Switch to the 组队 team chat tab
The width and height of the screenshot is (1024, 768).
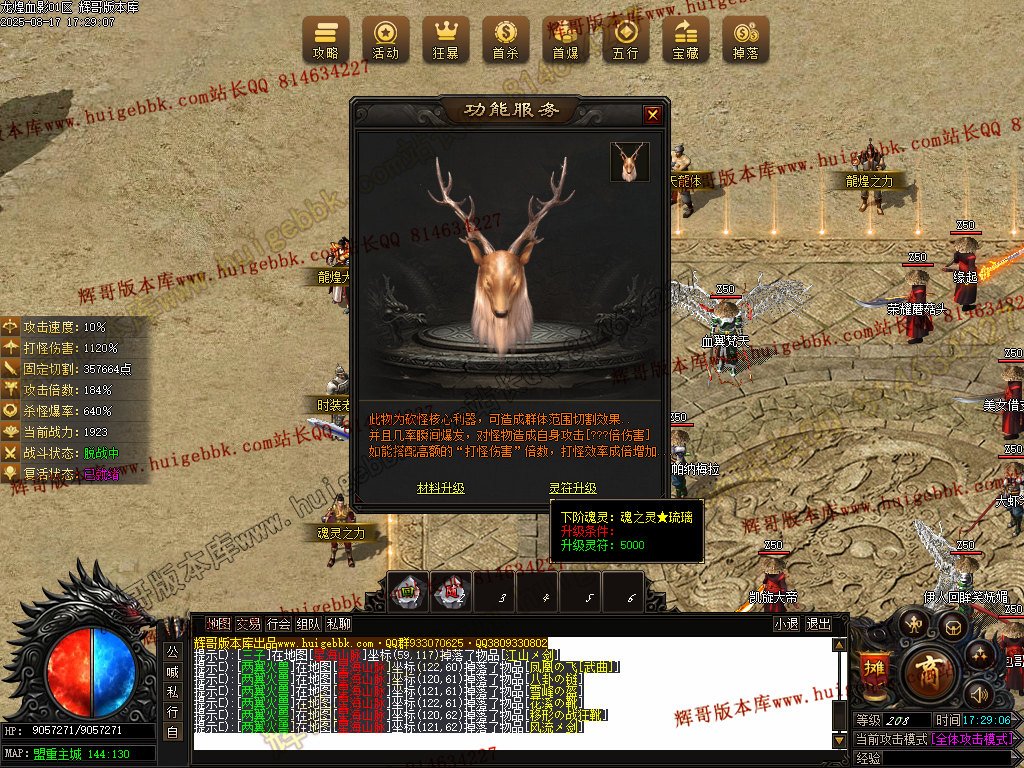point(309,624)
